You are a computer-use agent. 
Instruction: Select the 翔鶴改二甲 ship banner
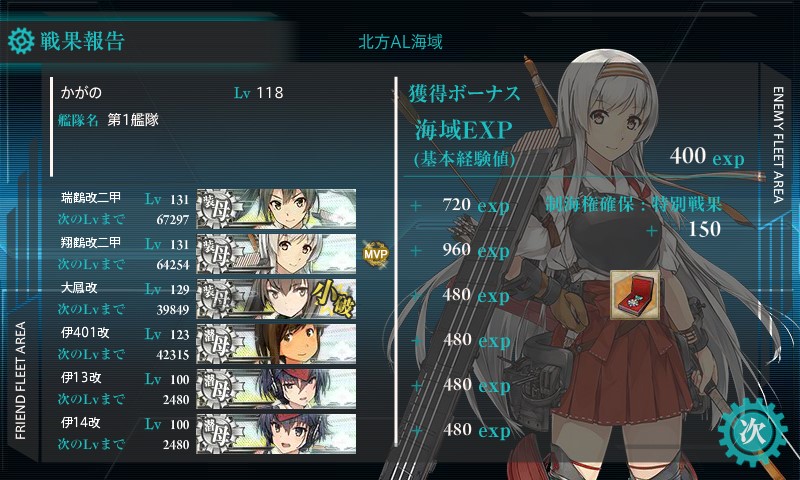point(277,252)
